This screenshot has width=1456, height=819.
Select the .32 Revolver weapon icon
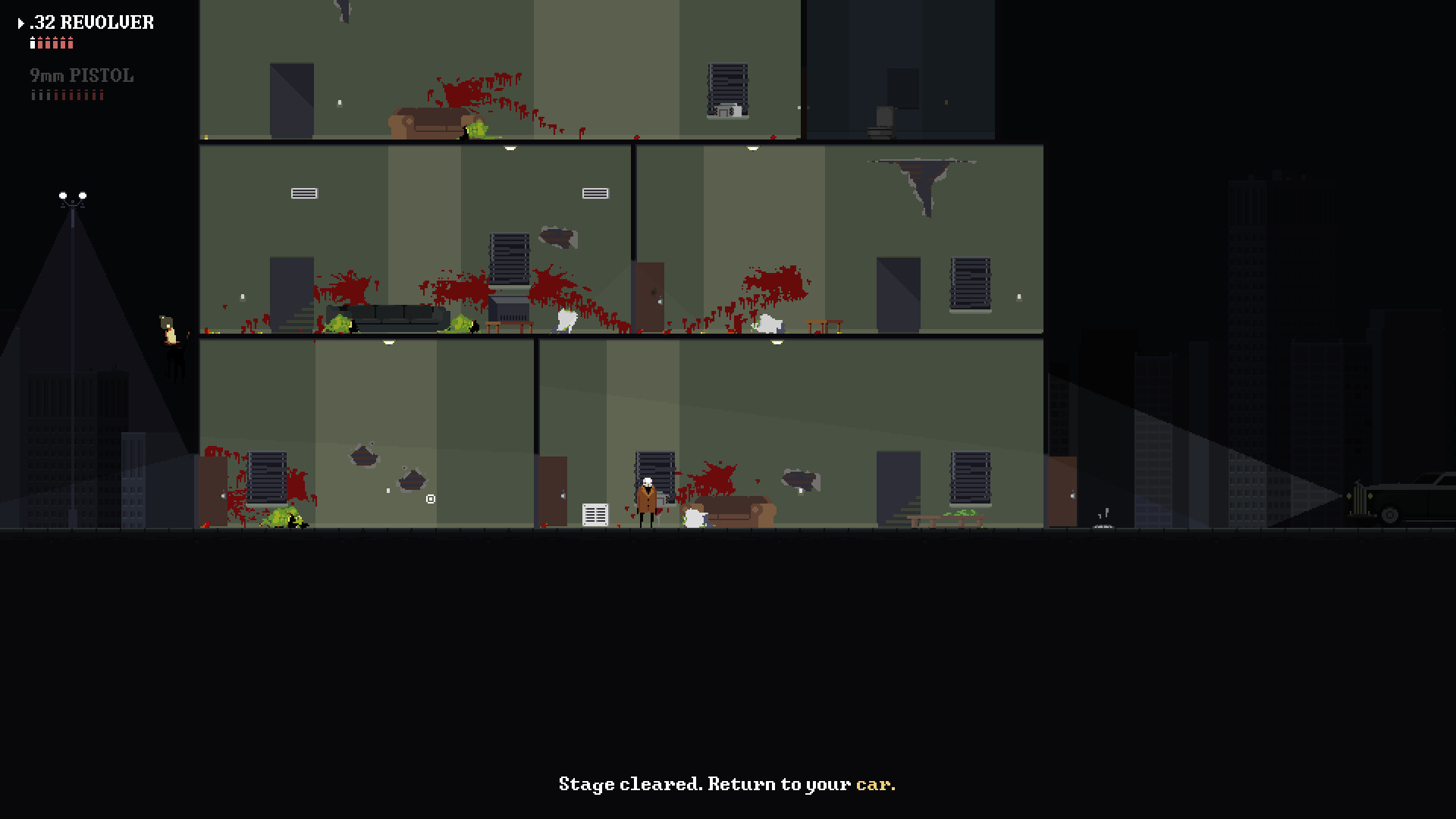[91, 23]
